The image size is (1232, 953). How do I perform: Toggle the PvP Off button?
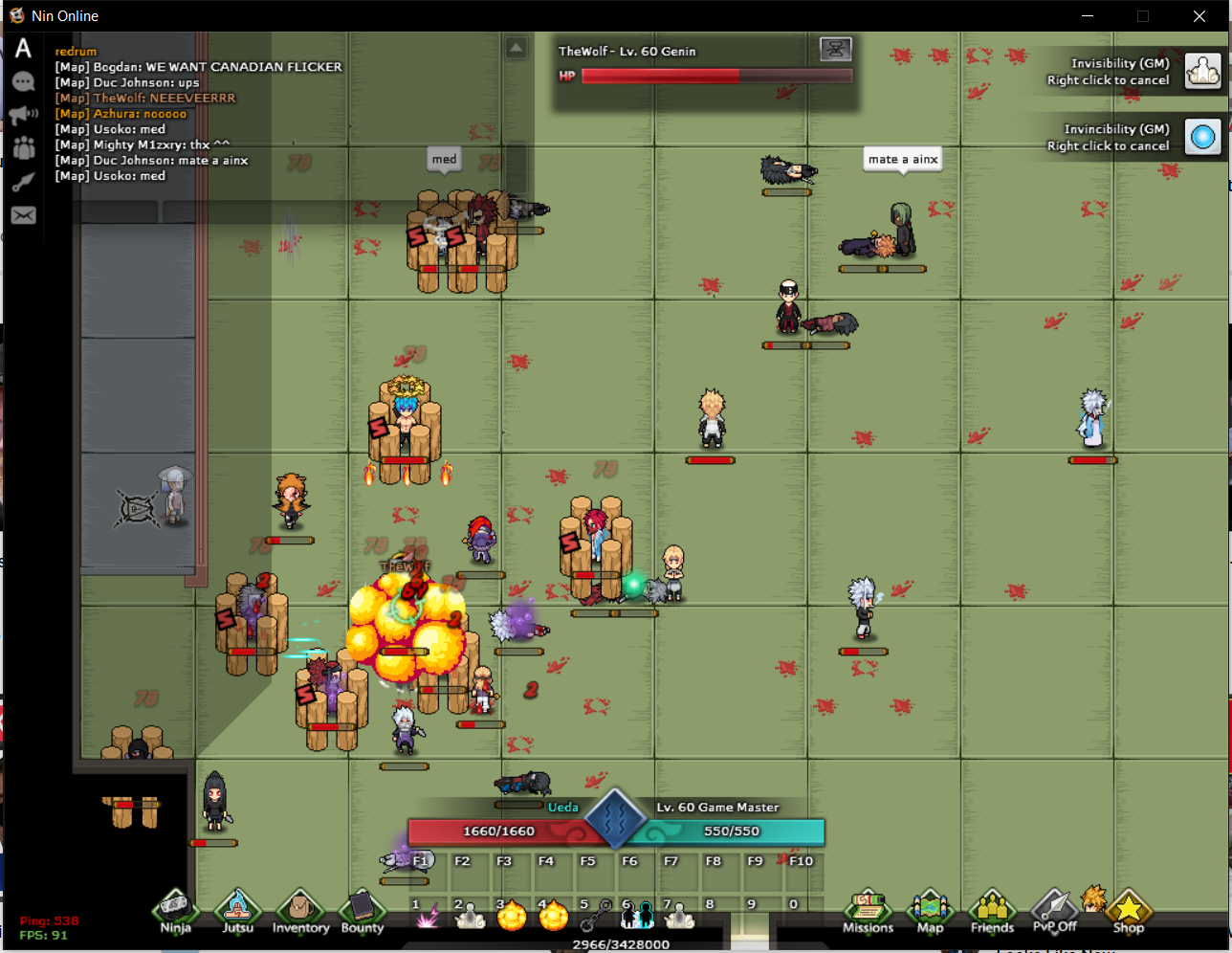(x=1054, y=911)
